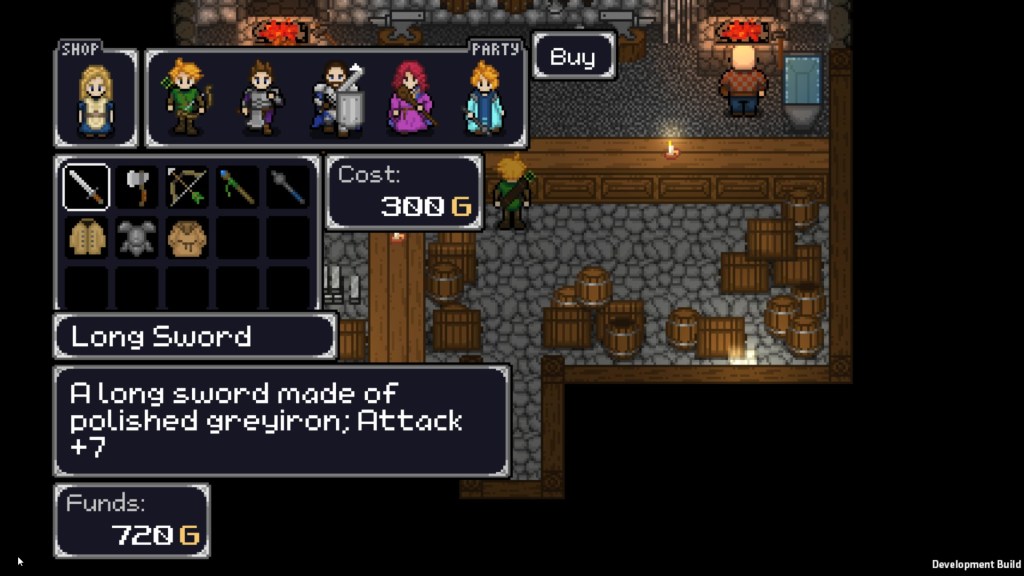
Task: Select the red-haired mage in purple robe
Action: pyautogui.click(x=410, y=98)
